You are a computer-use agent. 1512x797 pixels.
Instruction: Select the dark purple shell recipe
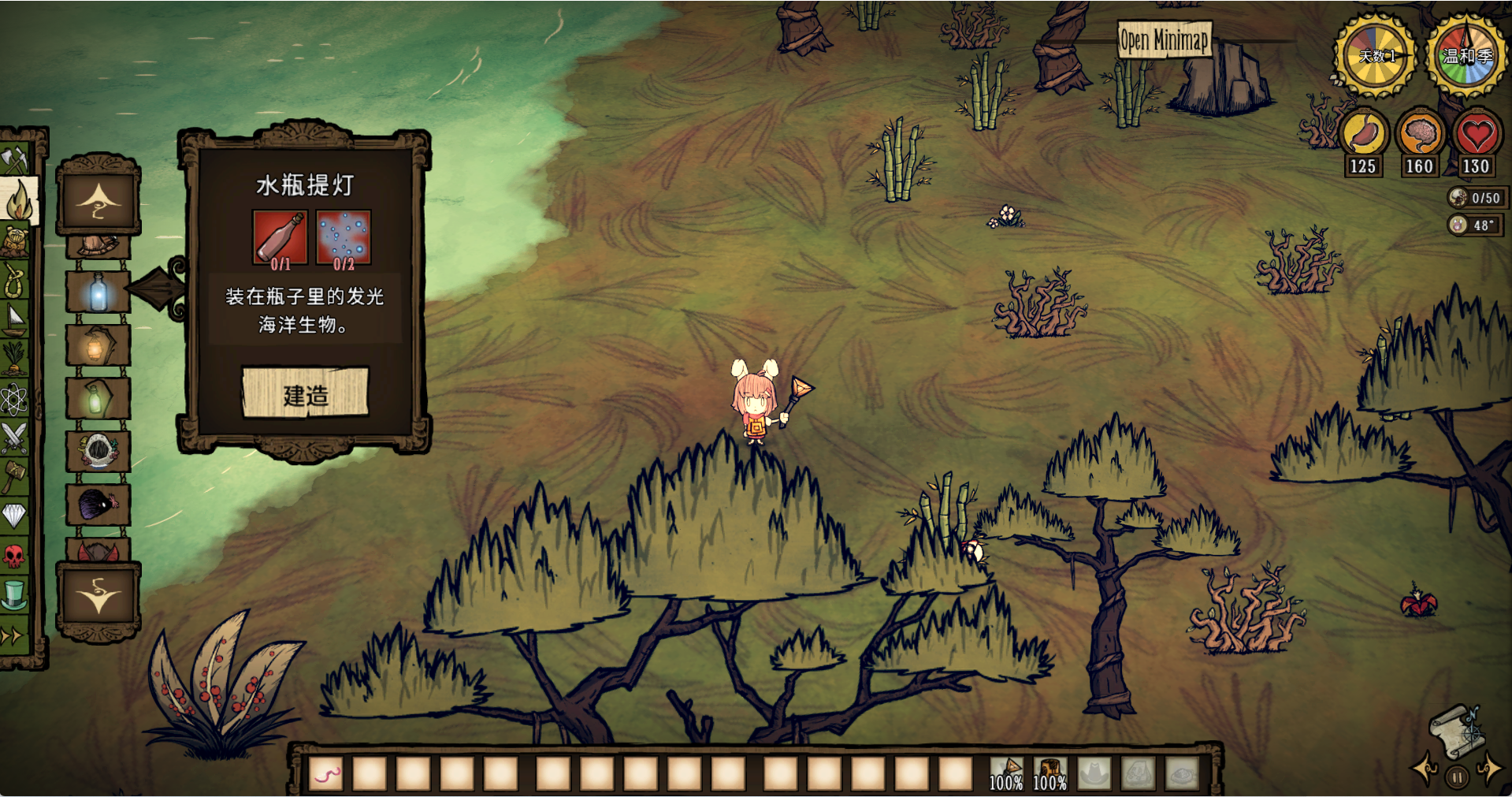pos(98,504)
